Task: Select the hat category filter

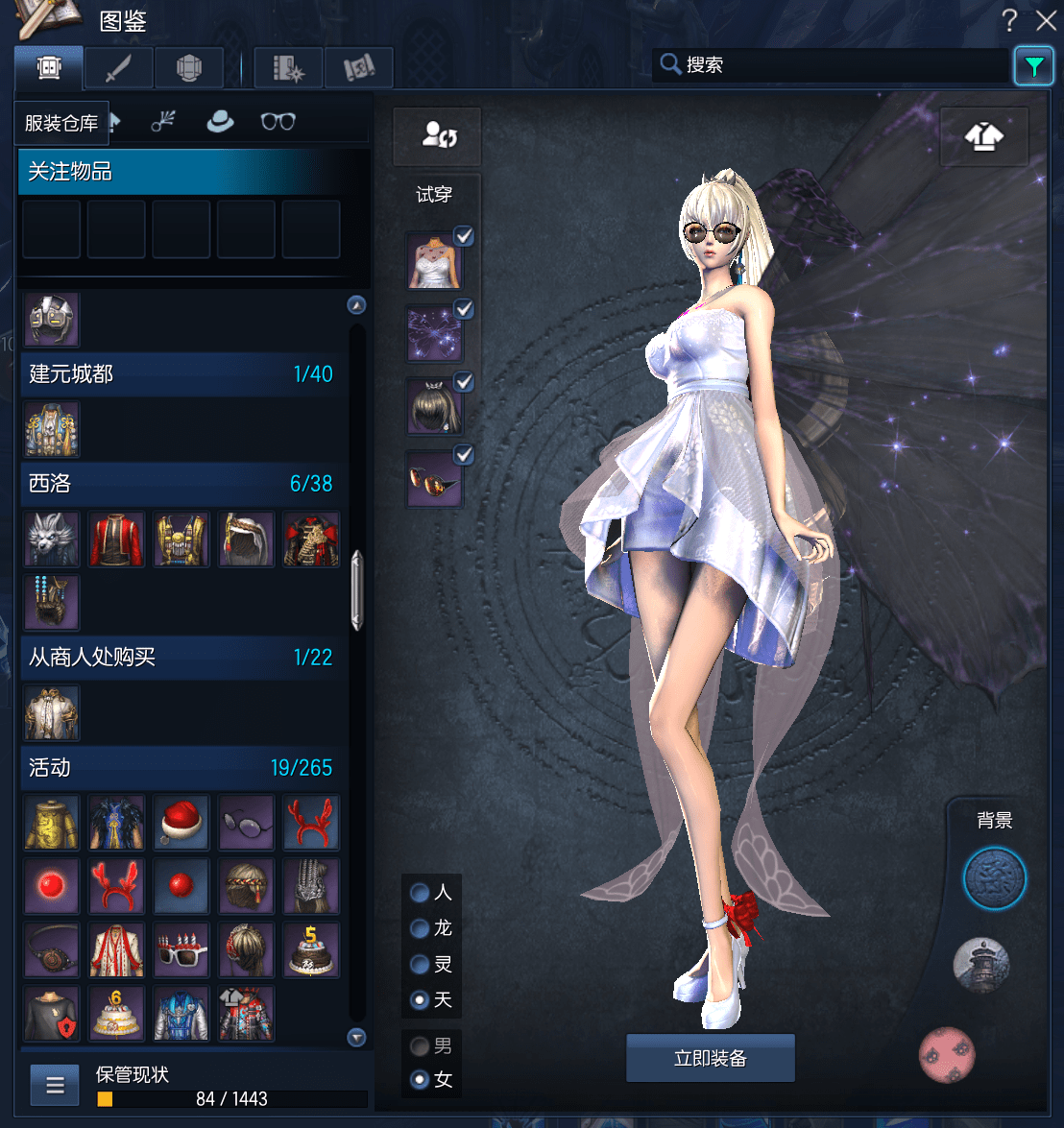Action: (220, 122)
